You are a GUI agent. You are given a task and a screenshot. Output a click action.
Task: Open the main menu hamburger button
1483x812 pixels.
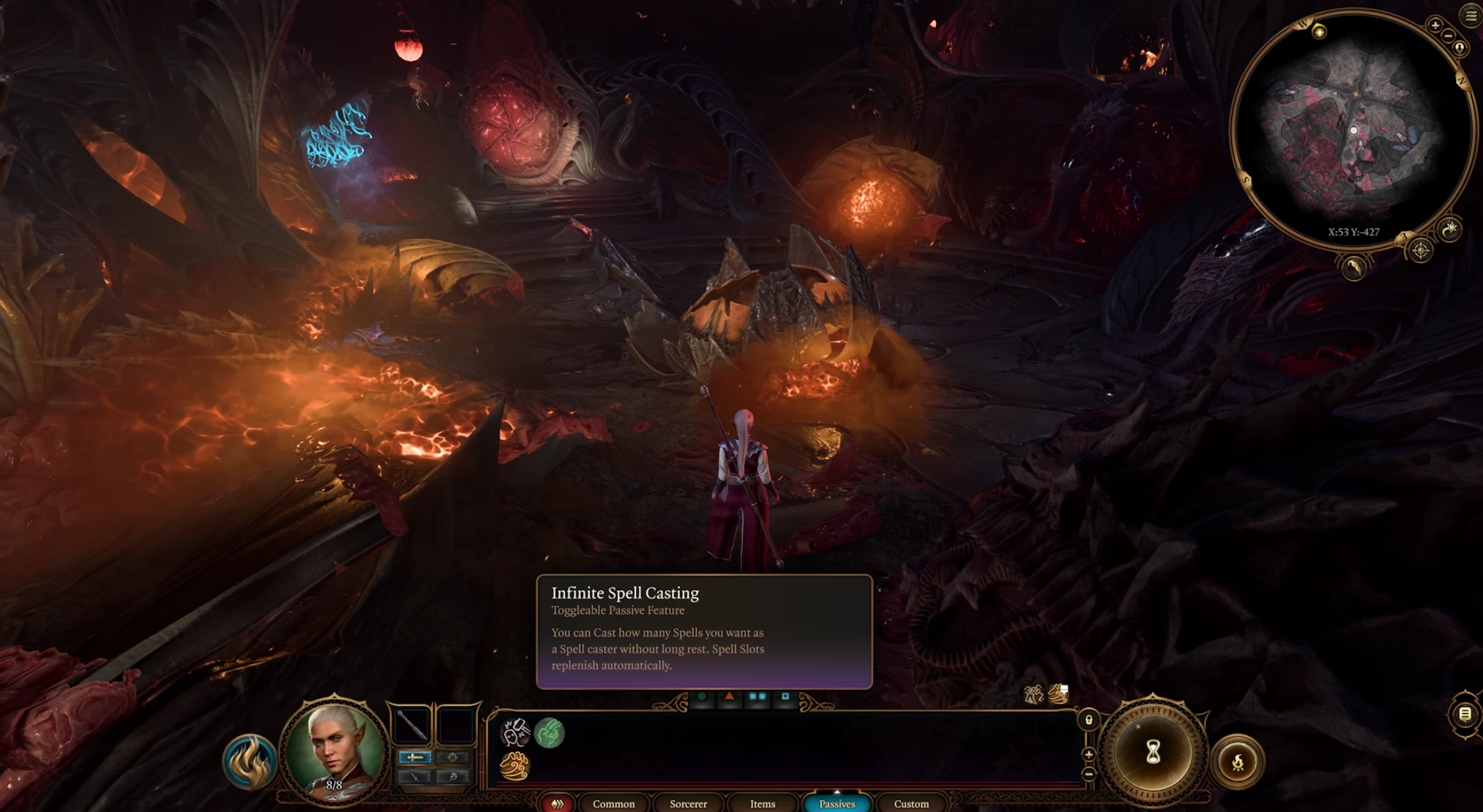coord(1471,16)
